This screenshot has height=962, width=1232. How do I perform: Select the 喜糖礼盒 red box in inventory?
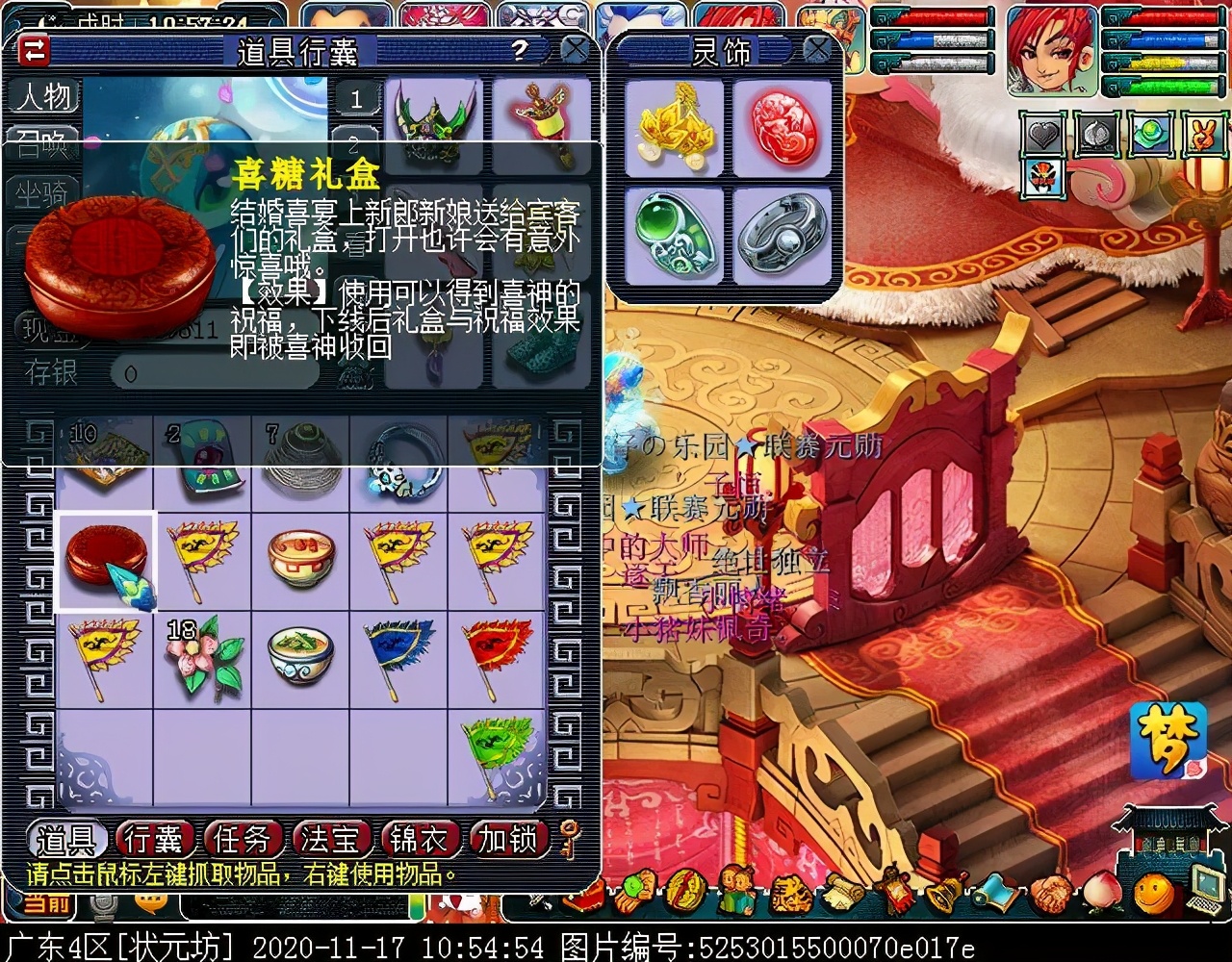pyautogui.click(x=106, y=558)
